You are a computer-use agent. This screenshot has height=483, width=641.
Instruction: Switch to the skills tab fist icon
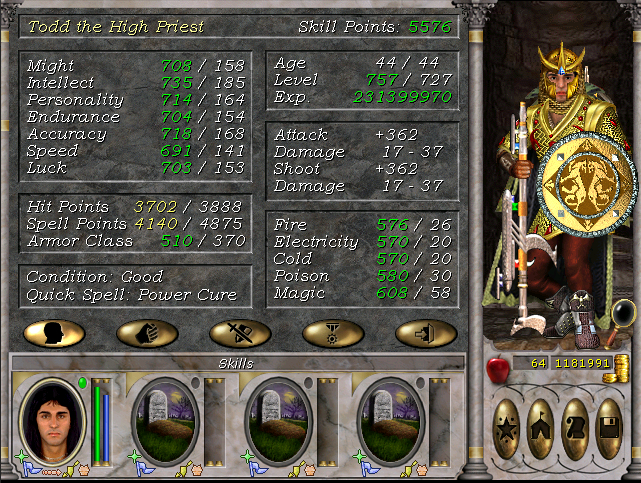pyautogui.click(x=147, y=333)
